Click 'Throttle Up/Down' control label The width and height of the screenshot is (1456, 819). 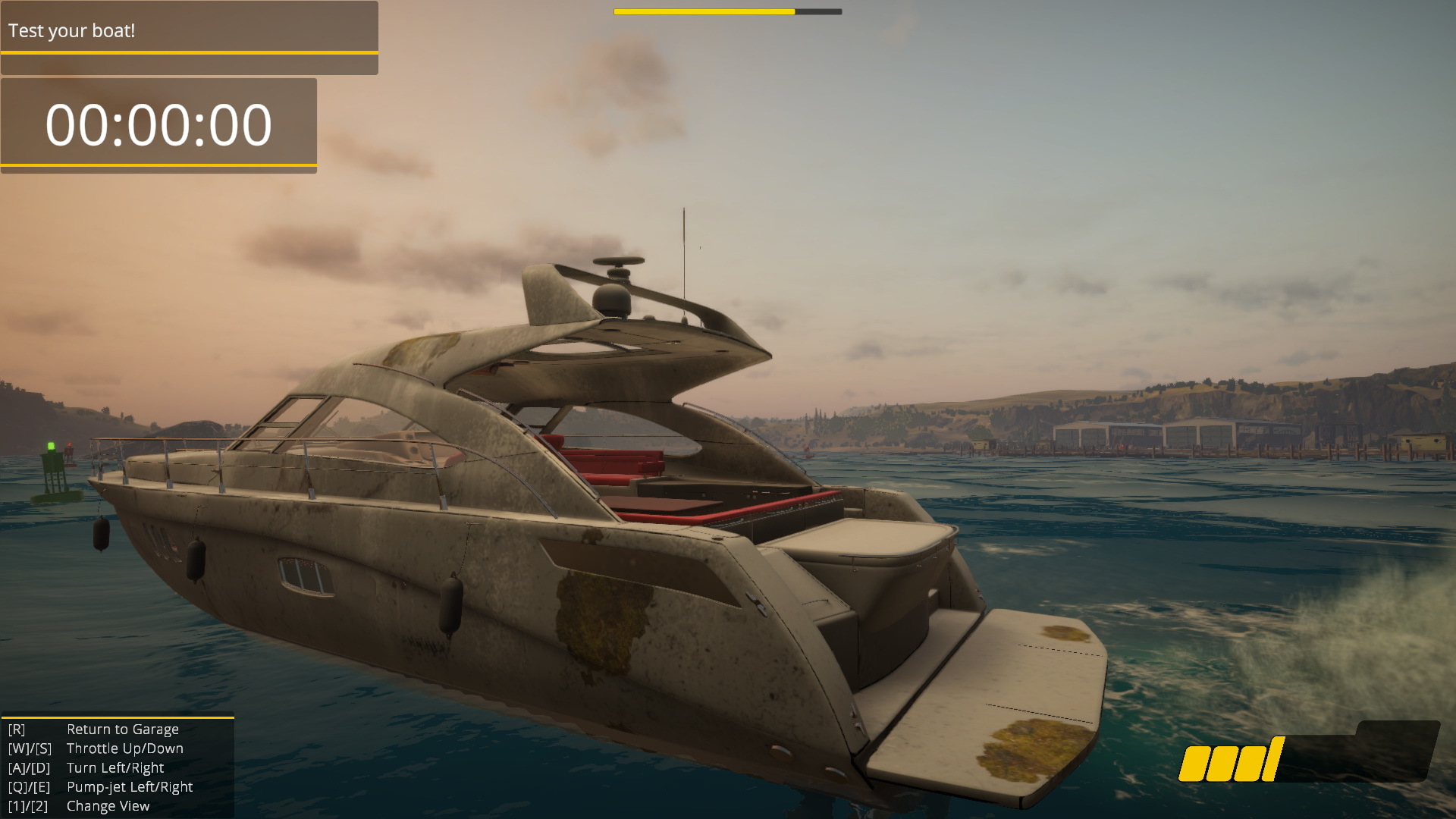point(125,748)
